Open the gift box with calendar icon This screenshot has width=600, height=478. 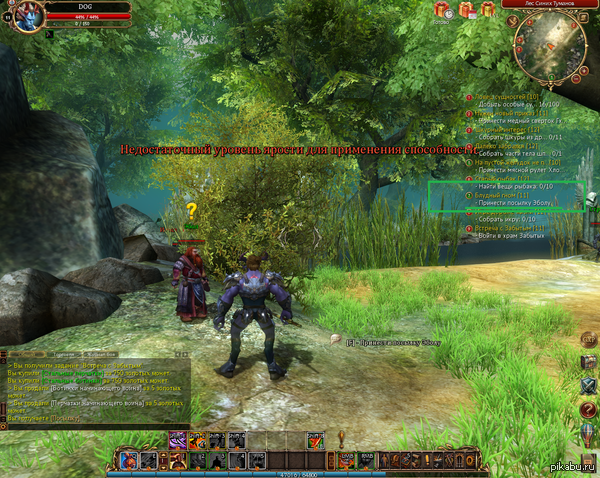[x=466, y=10]
